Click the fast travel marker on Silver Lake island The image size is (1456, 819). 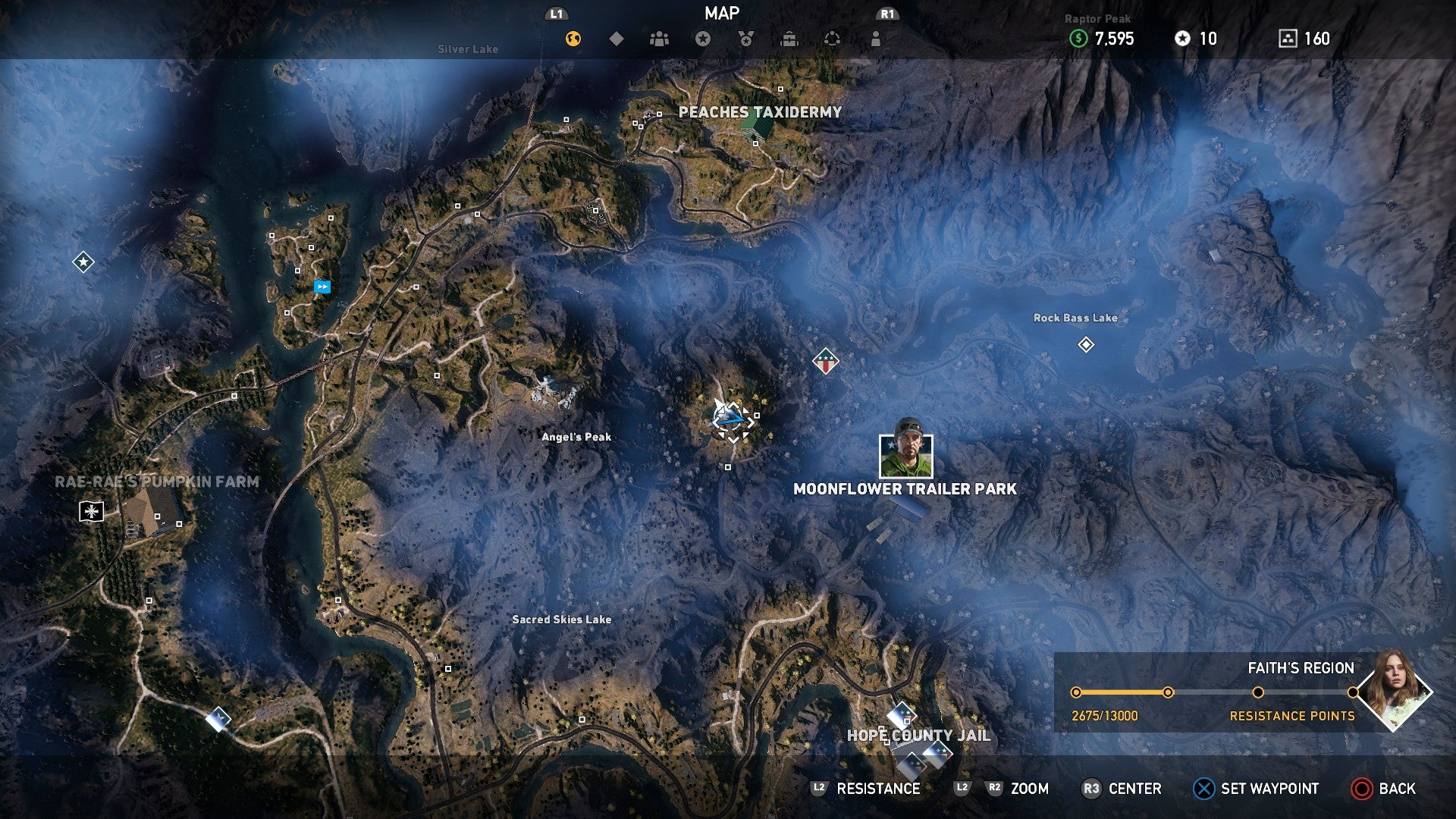321,286
